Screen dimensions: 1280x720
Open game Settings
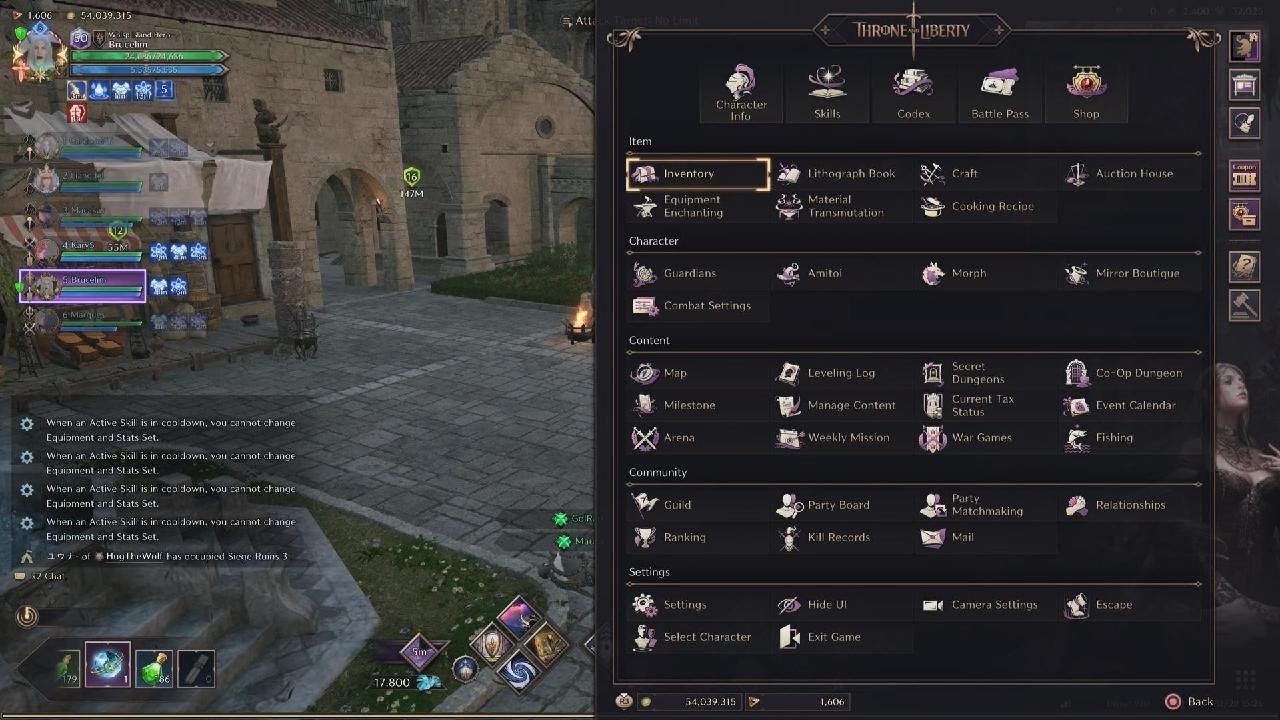click(x=684, y=605)
